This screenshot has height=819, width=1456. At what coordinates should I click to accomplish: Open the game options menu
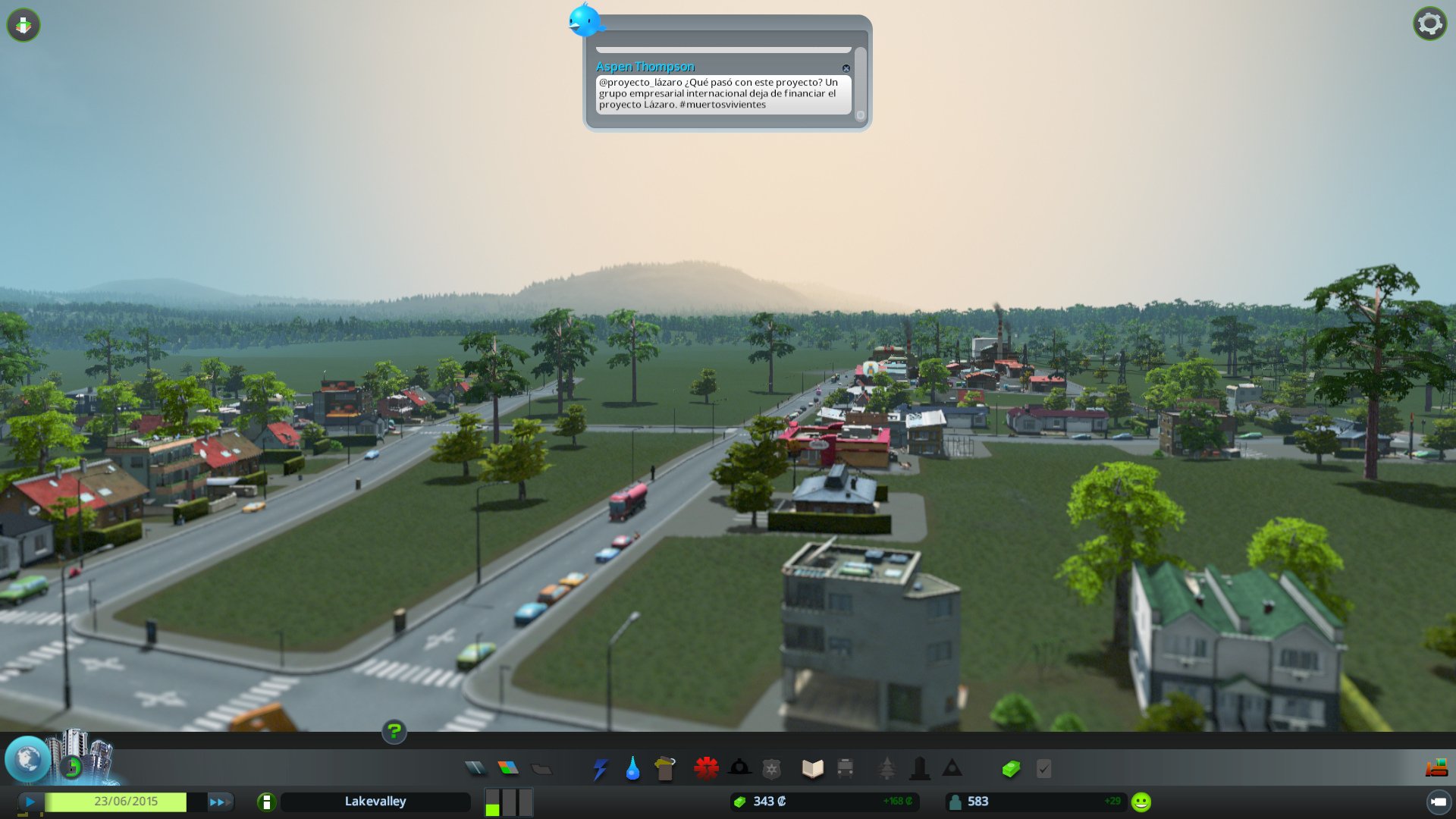point(1429,23)
